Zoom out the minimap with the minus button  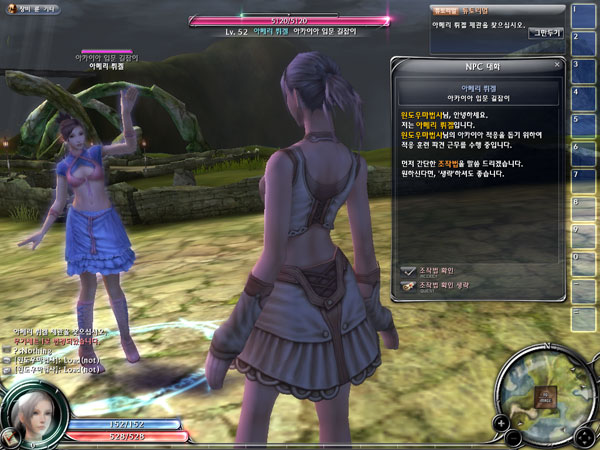click(x=513, y=438)
